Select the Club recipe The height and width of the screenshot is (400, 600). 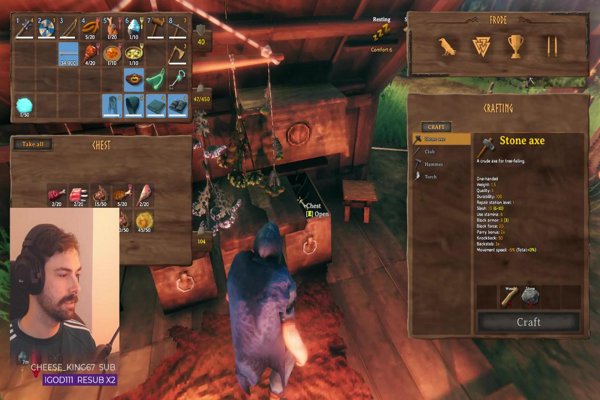[x=430, y=152]
